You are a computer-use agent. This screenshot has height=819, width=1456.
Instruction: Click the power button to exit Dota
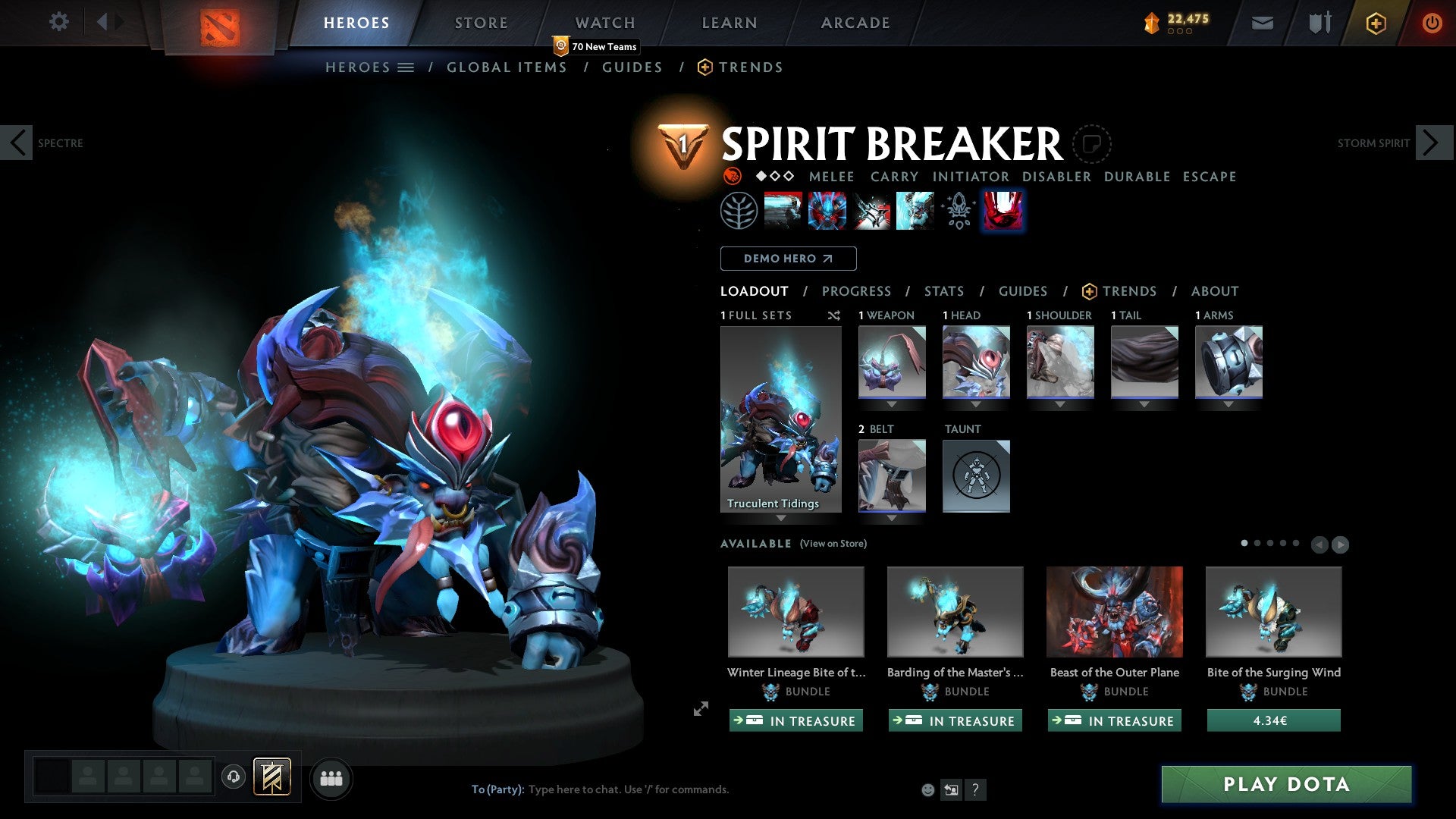[1432, 23]
